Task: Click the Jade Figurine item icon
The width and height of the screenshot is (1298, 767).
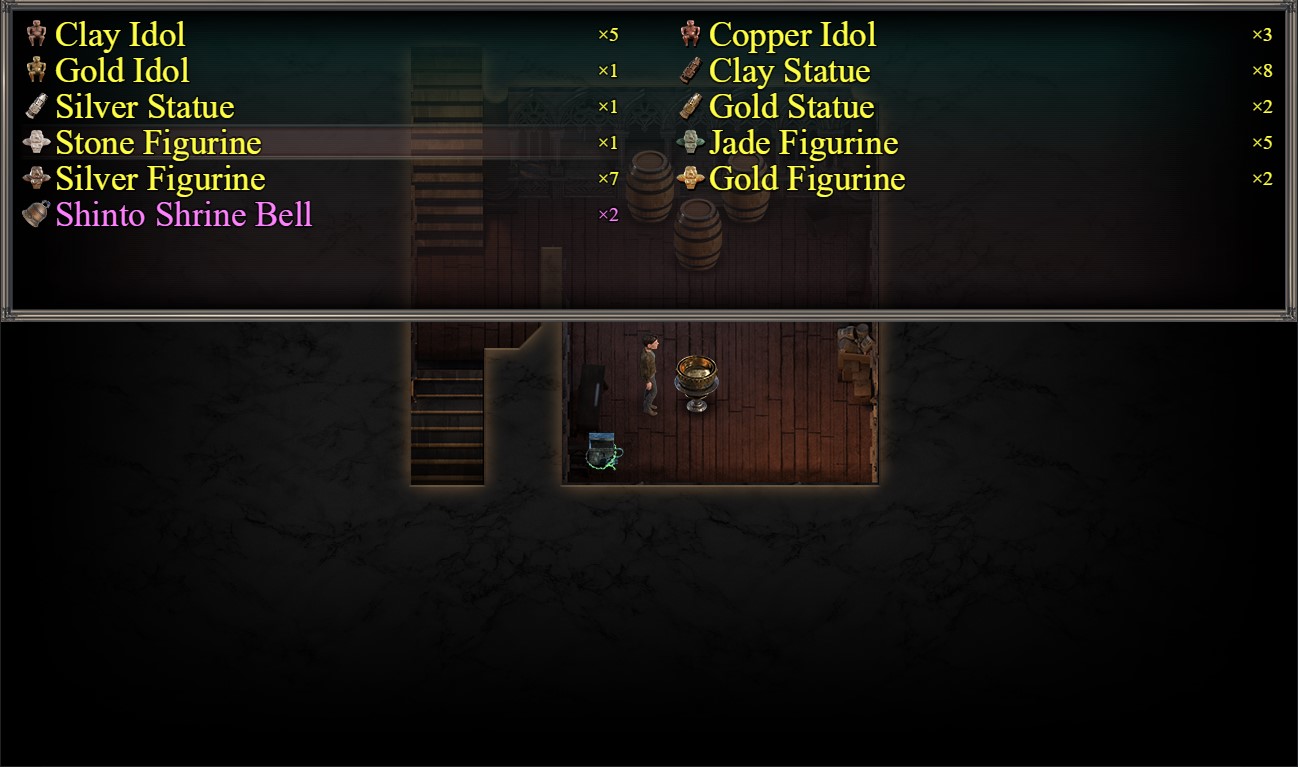Action: pyautogui.click(x=688, y=142)
